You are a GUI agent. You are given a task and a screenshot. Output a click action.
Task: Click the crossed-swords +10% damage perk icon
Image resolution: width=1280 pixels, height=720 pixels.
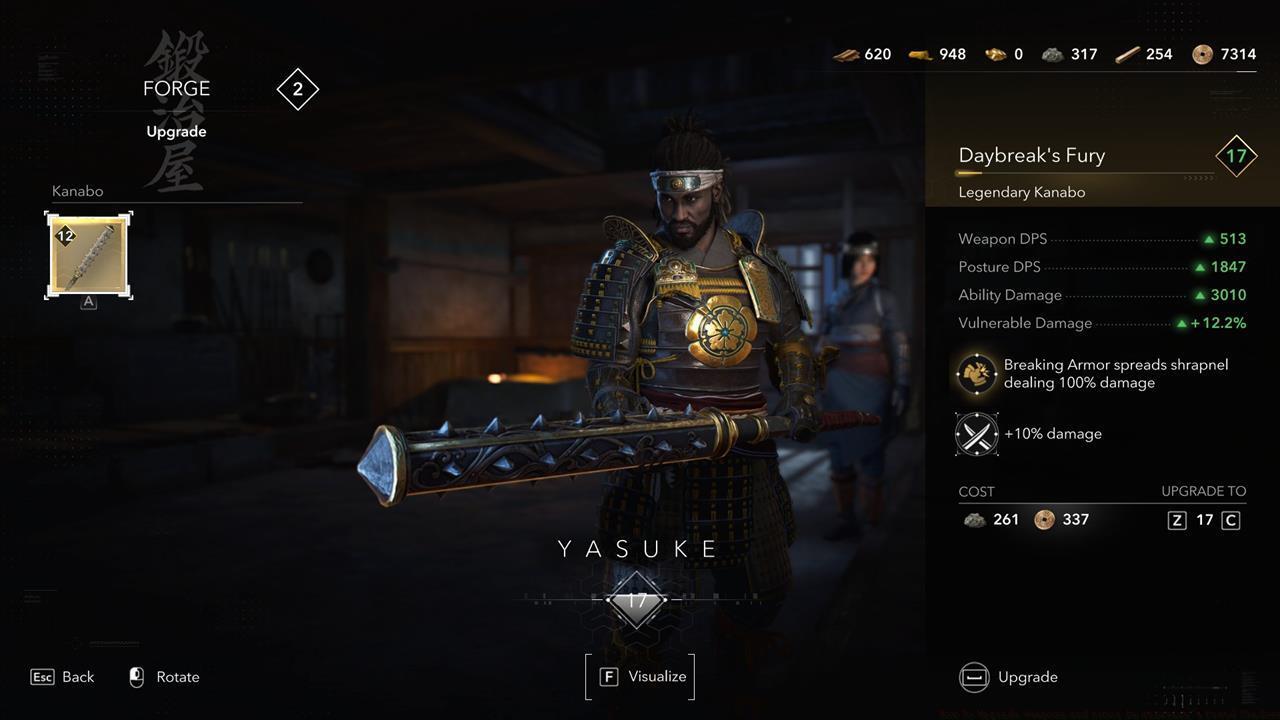coord(975,434)
